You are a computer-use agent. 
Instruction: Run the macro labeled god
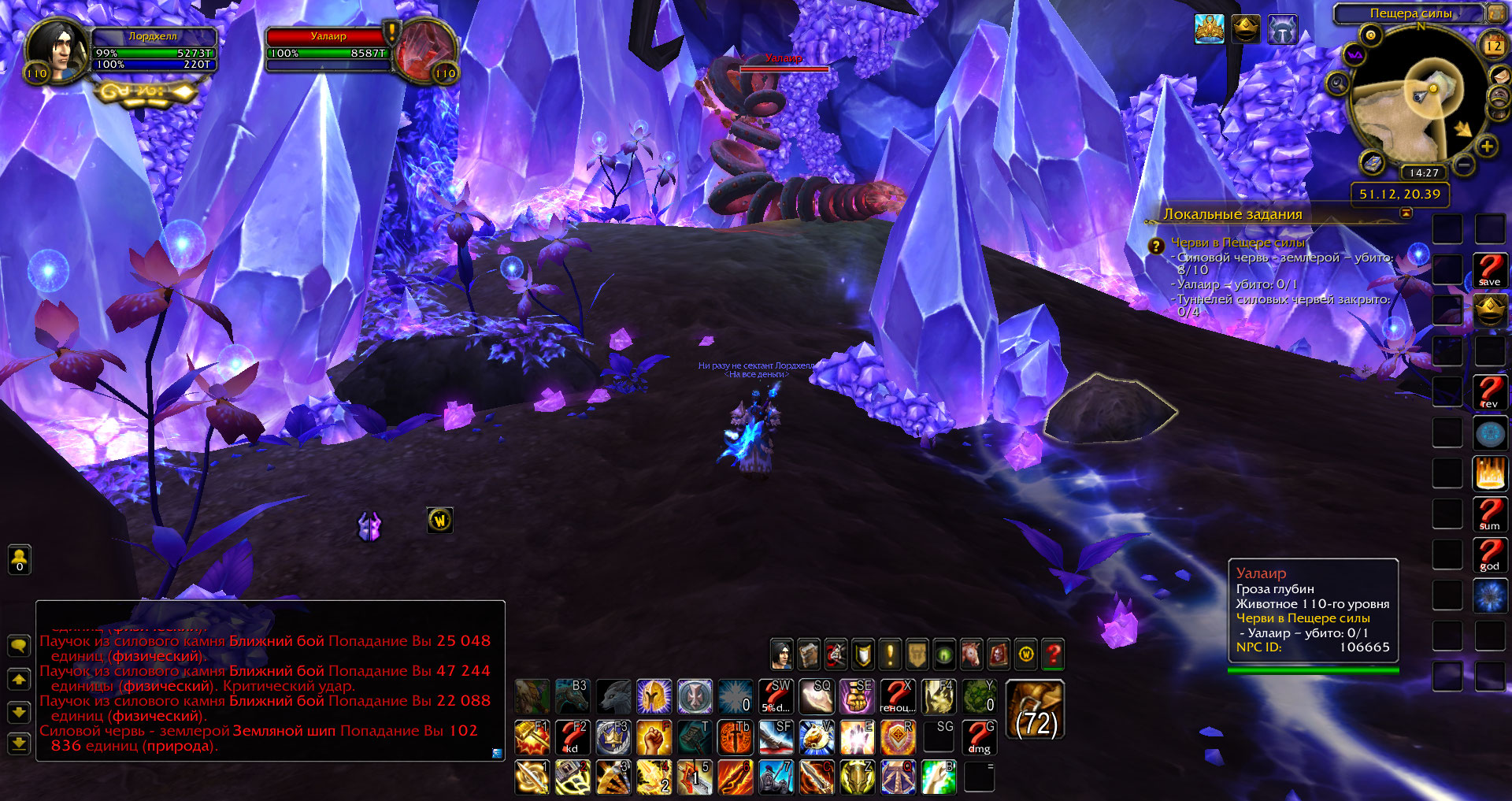tap(1489, 555)
